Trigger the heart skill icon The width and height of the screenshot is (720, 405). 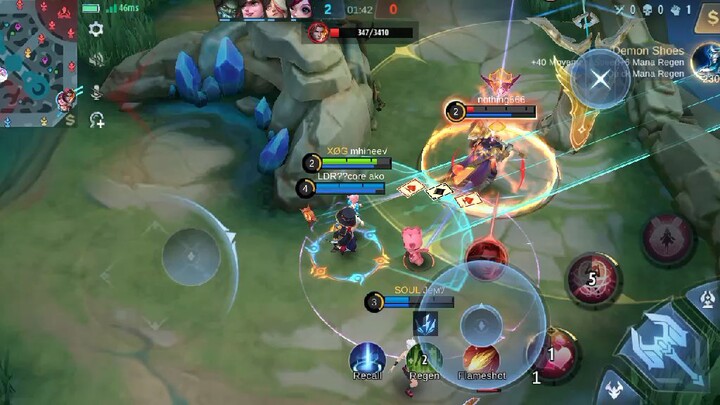[x=552, y=353]
